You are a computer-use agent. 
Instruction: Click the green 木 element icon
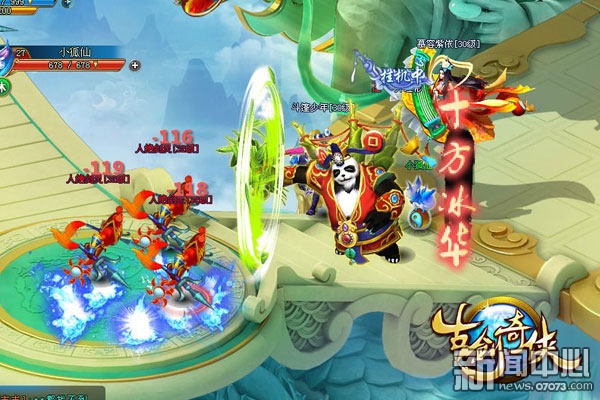pyautogui.click(x=5, y=88)
